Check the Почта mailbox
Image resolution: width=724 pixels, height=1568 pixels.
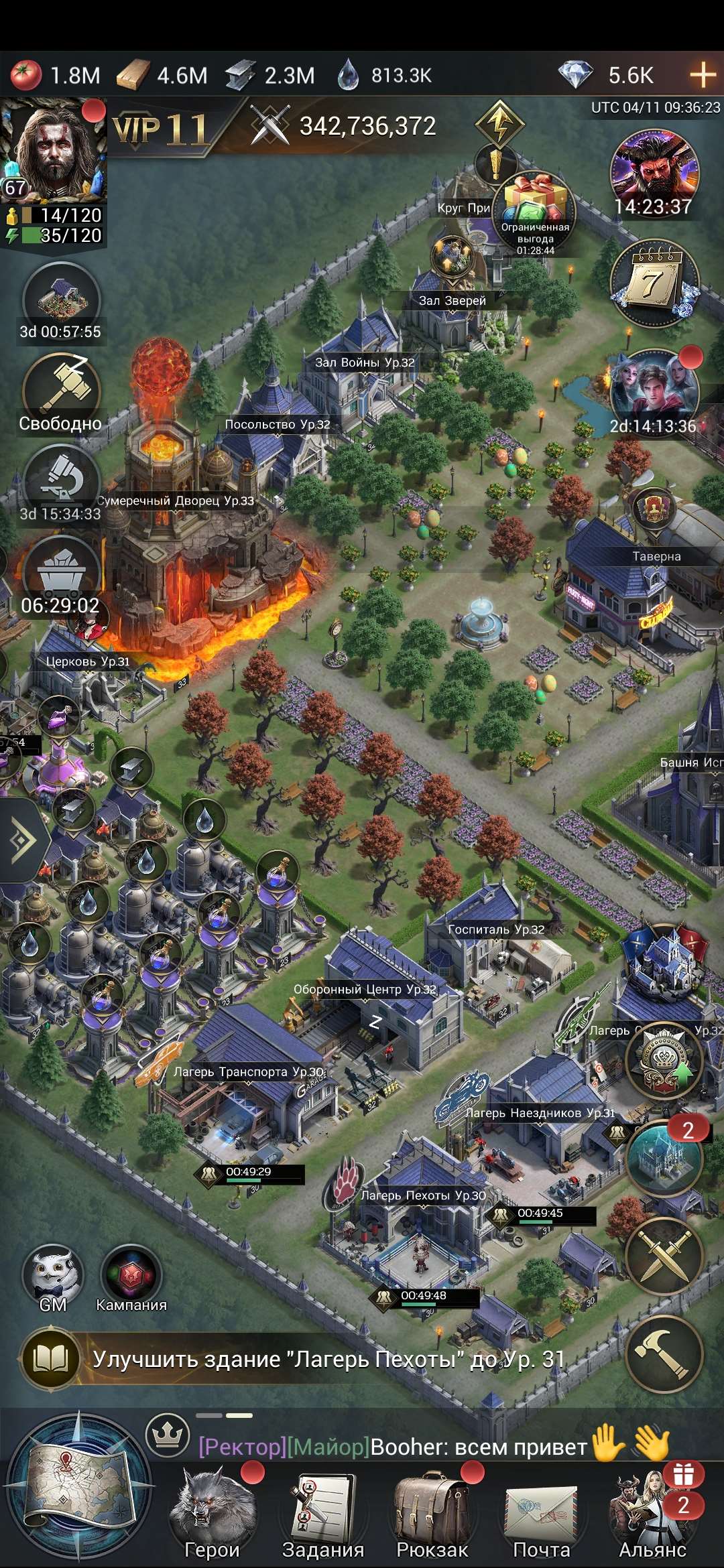point(542,1511)
